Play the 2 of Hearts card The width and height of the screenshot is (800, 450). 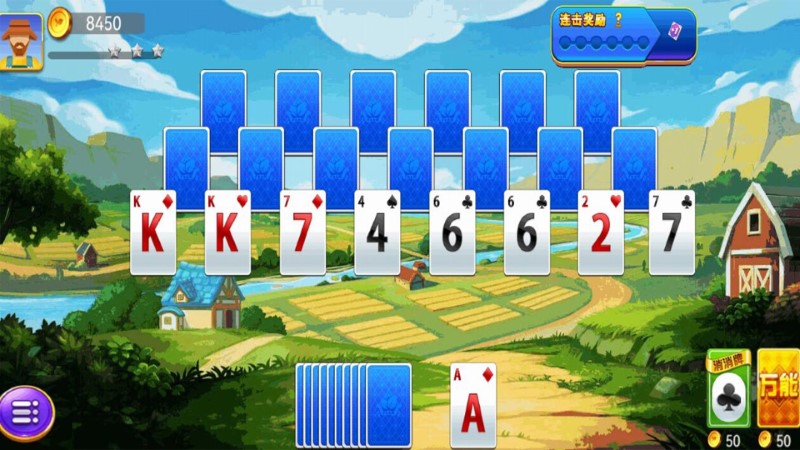tap(601, 232)
